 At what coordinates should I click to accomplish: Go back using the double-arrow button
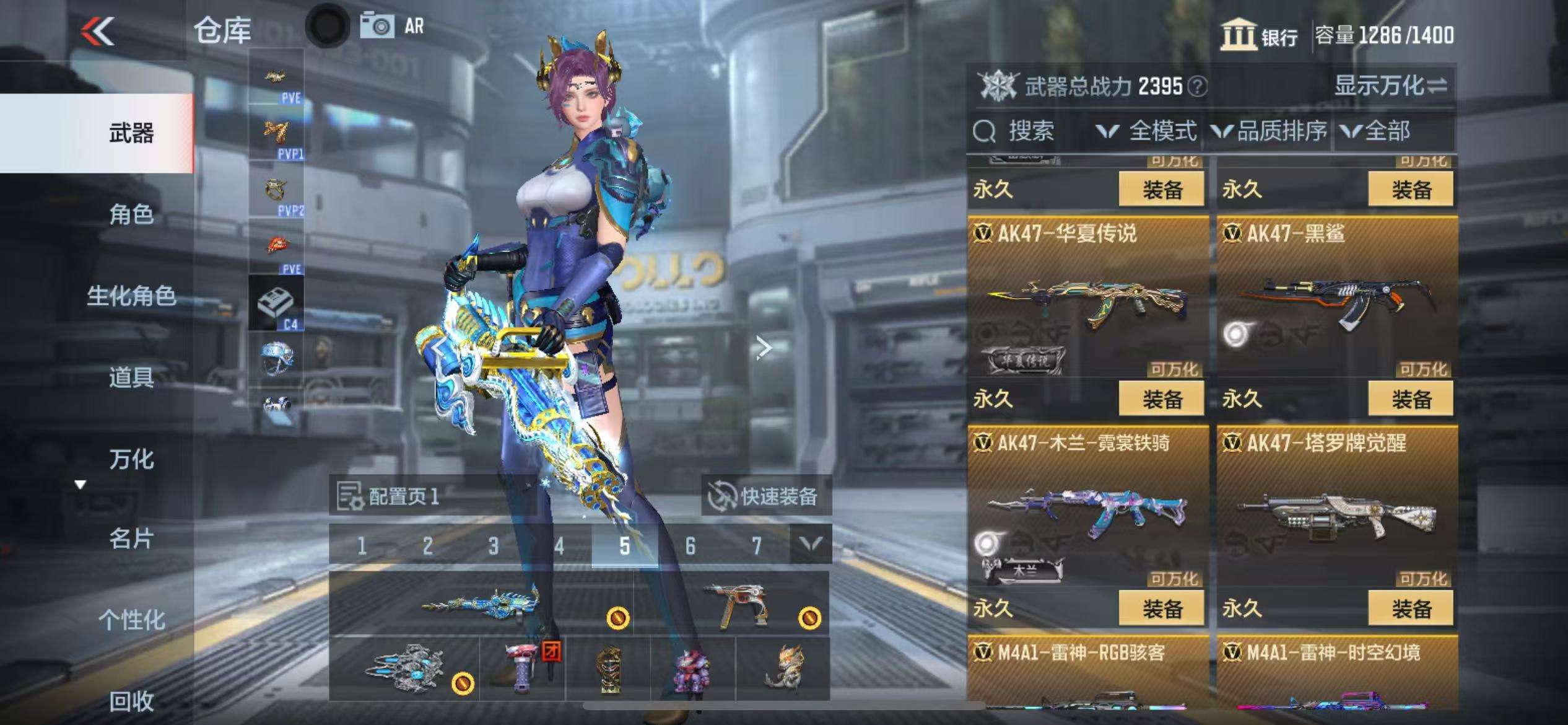[98, 31]
